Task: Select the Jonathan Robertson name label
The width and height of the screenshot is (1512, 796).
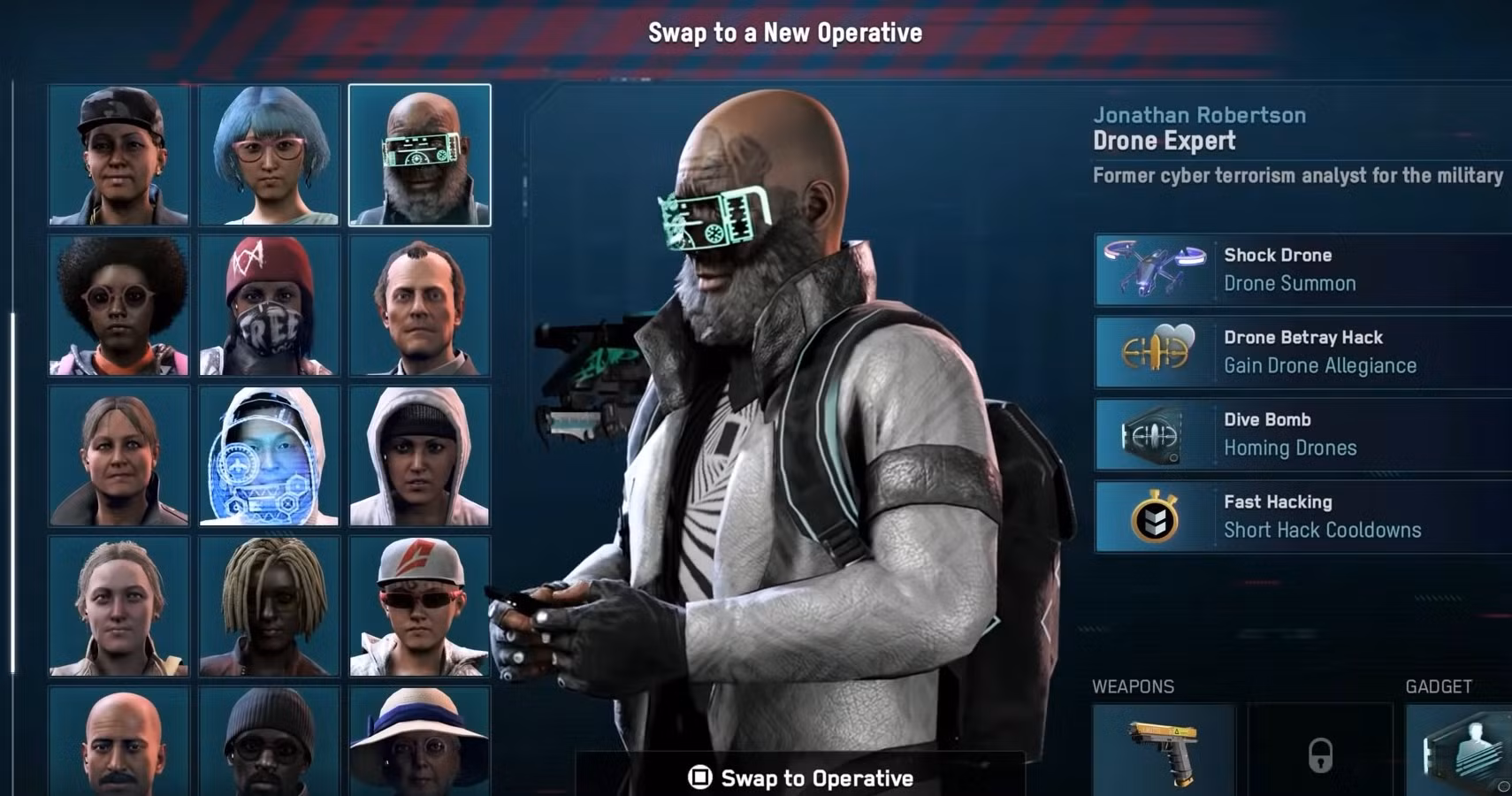Action: point(1201,114)
